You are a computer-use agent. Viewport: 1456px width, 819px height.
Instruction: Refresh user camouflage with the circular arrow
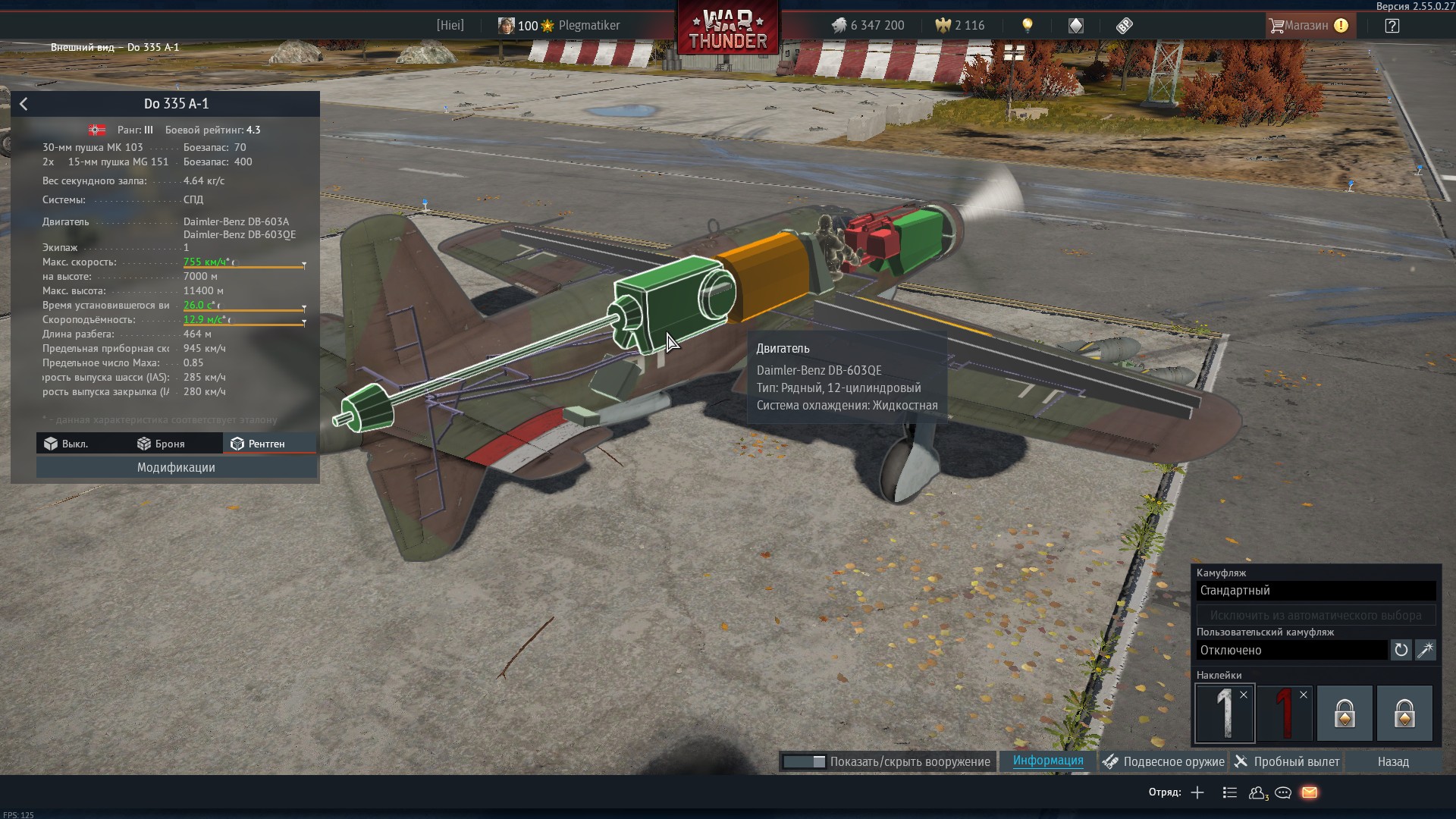1401,650
